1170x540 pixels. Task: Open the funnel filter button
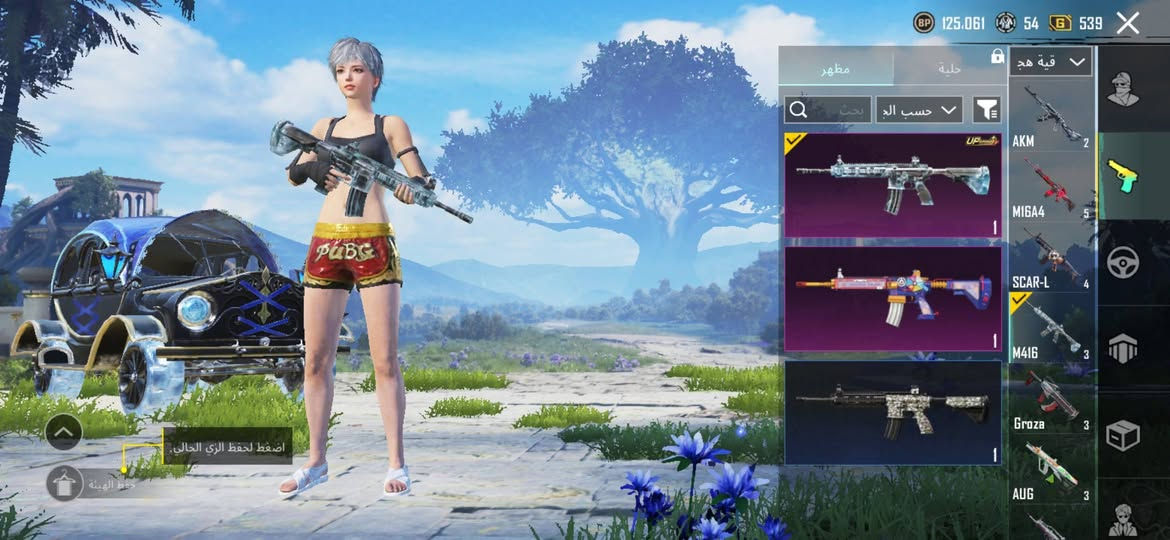987,110
